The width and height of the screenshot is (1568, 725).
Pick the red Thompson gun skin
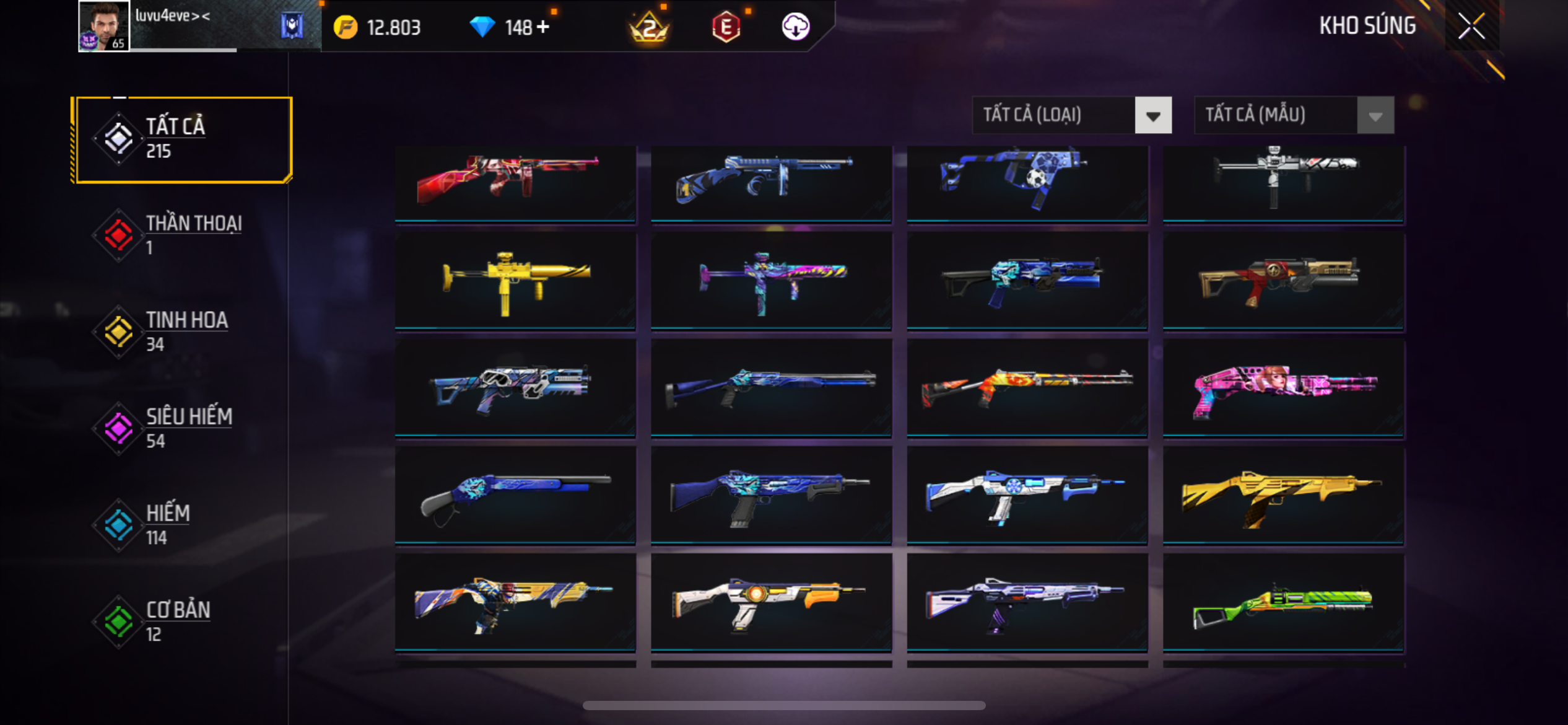point(515,181)
